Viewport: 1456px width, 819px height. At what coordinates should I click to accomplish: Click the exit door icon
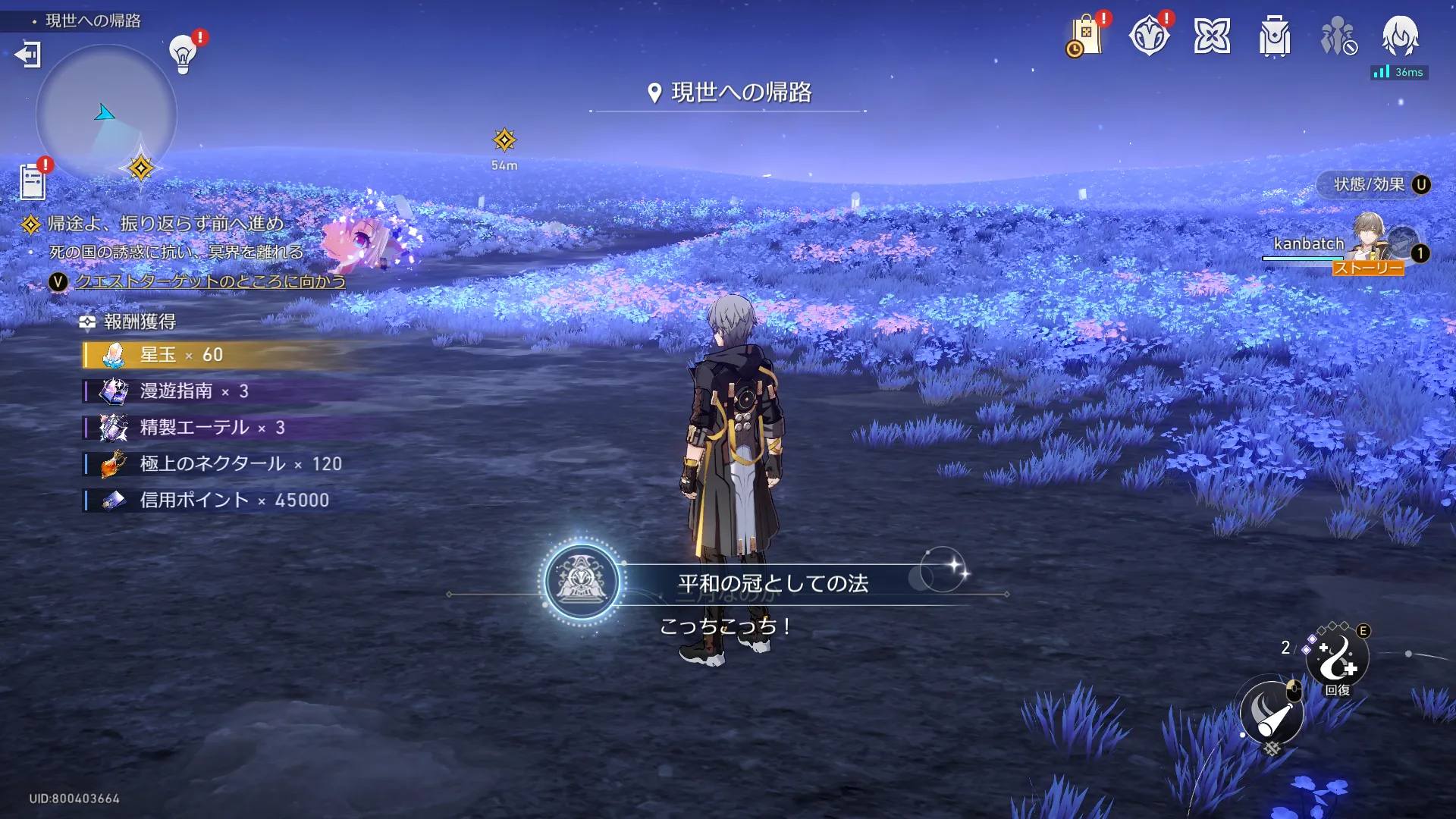pyautogui.click(x=28, y=55)
